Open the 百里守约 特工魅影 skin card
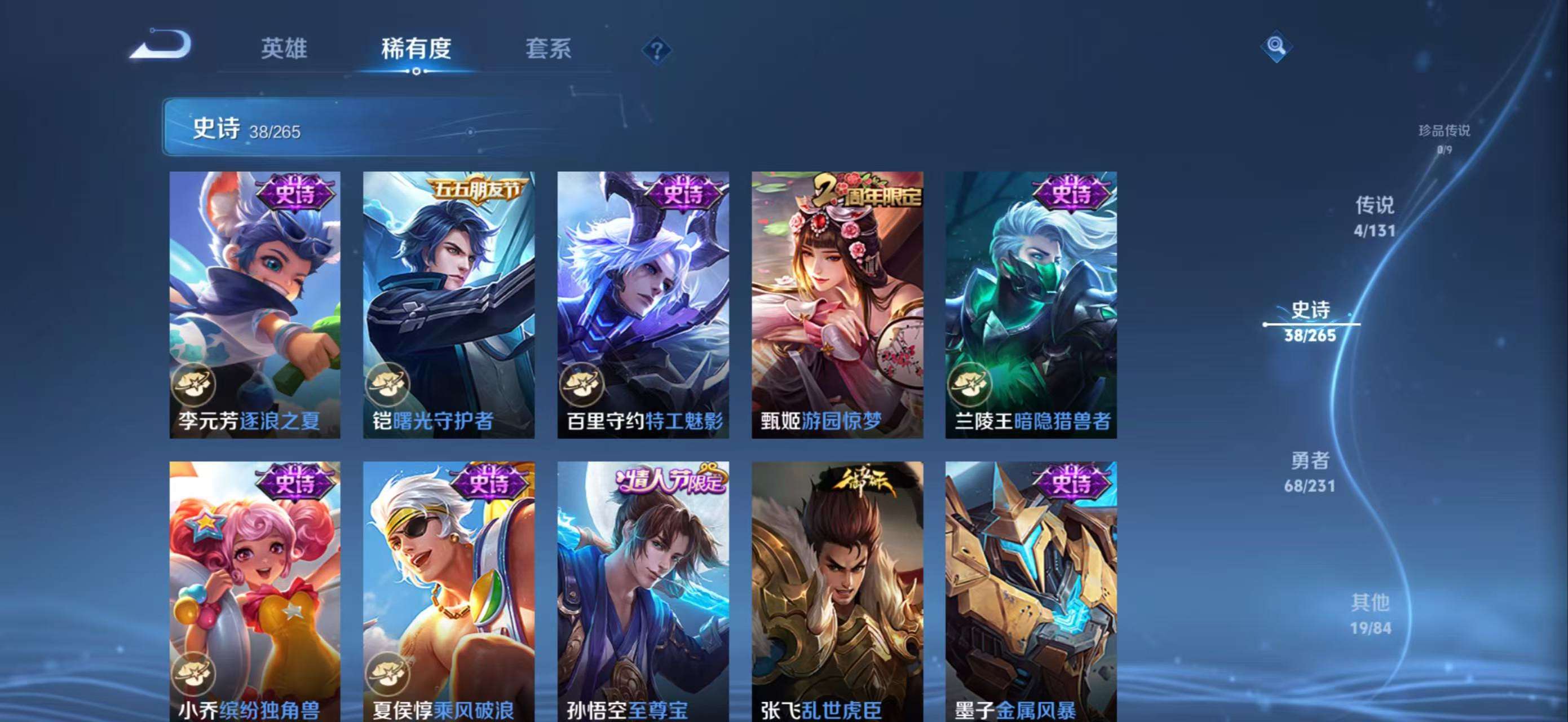This screenshot has height=722, width=1568. tap(643, 305)
